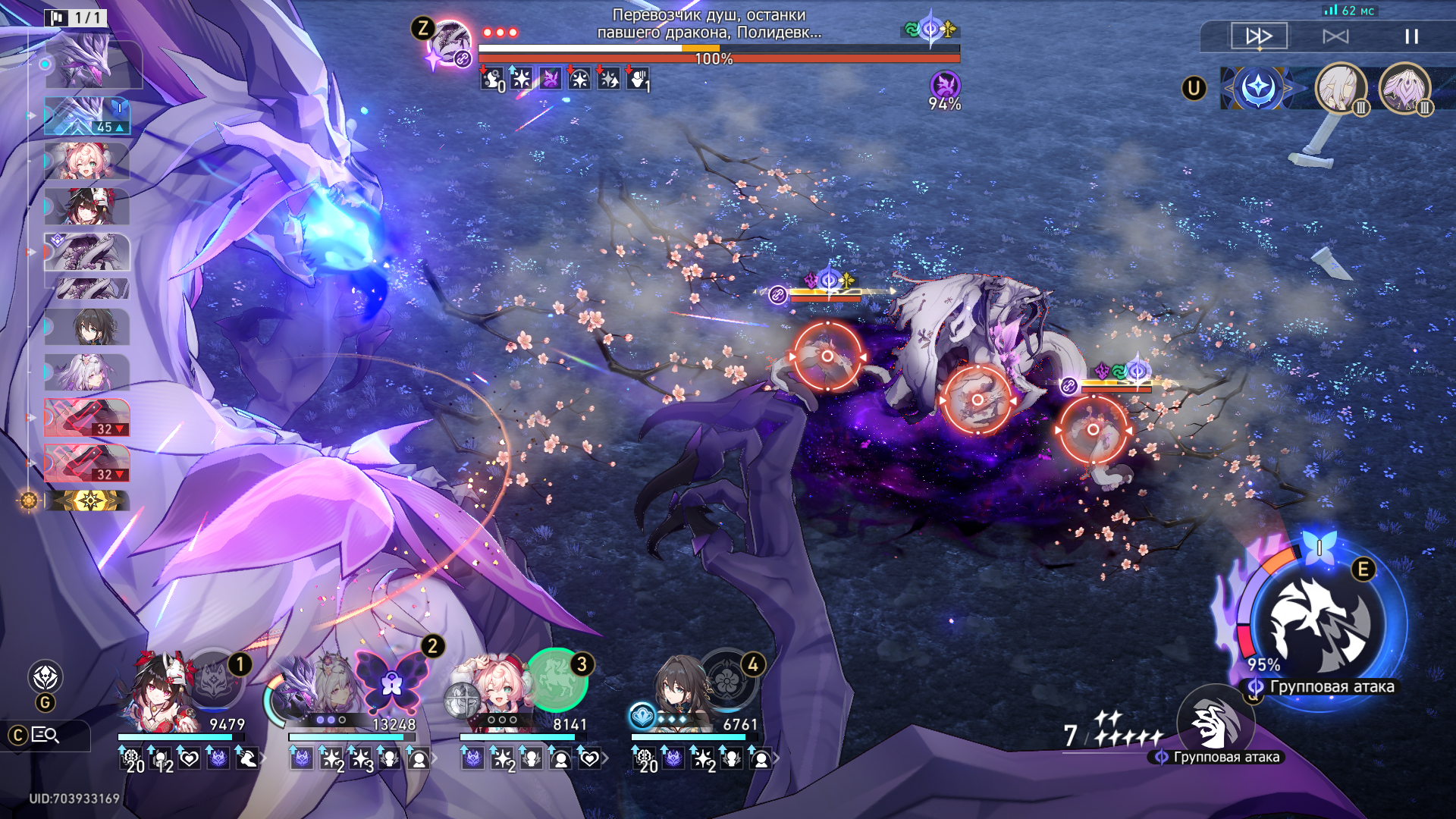Screen dimensions: 1456x819
Task: Pause the battle
Action: click(x=1411, y=36)
